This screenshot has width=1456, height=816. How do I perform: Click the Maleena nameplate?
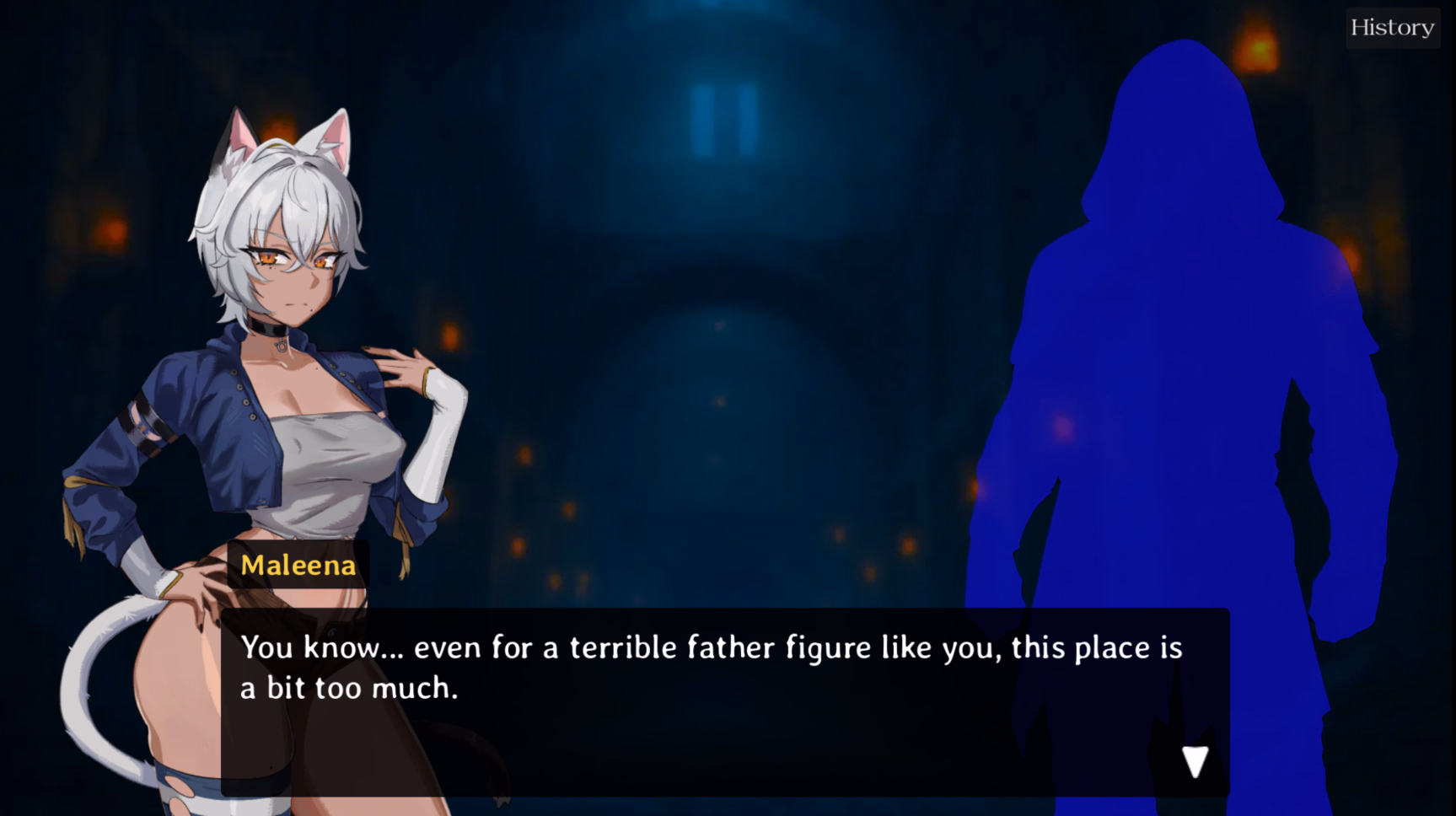coord(298,565)
